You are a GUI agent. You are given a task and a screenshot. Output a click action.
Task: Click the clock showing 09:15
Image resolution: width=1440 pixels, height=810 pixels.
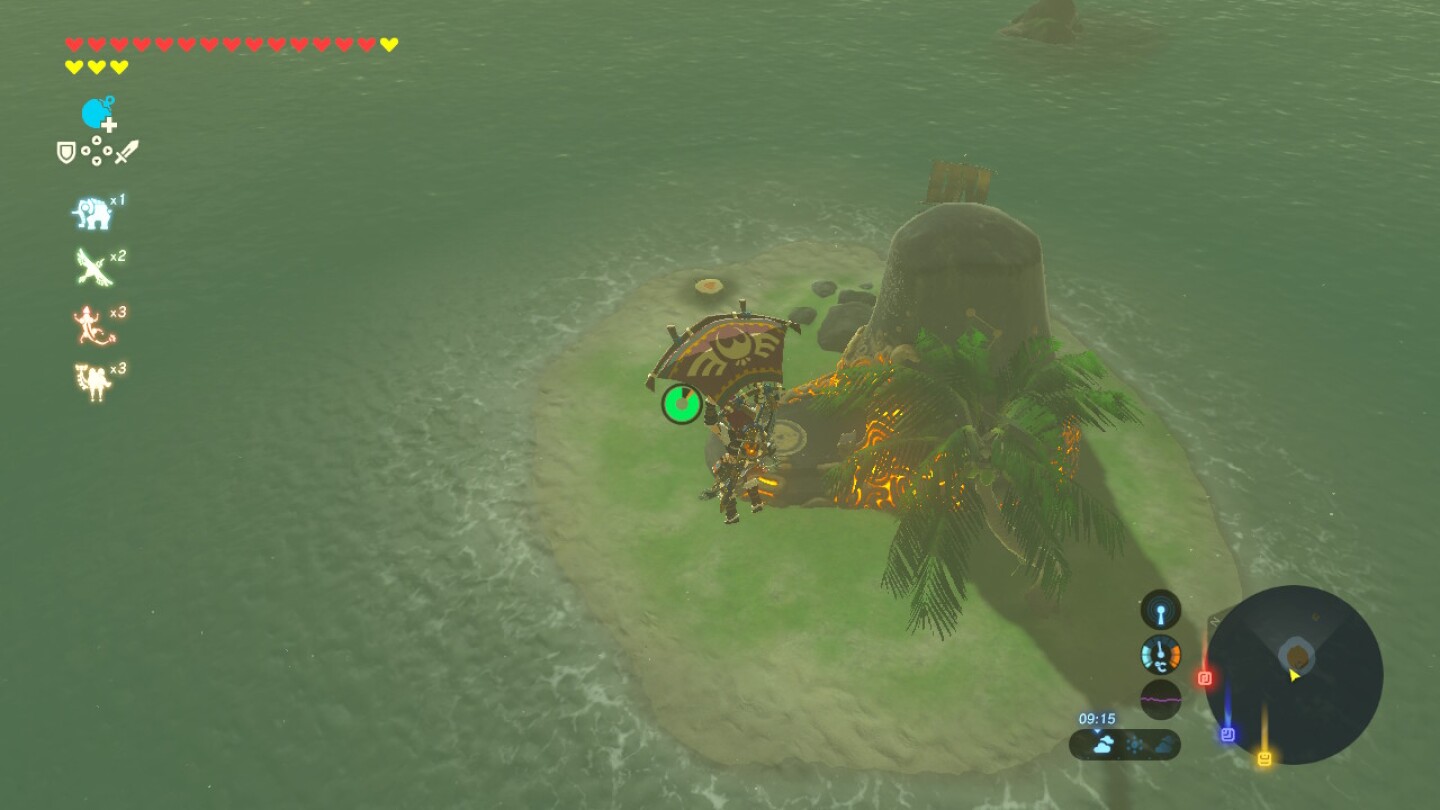tap(1097, 717)
